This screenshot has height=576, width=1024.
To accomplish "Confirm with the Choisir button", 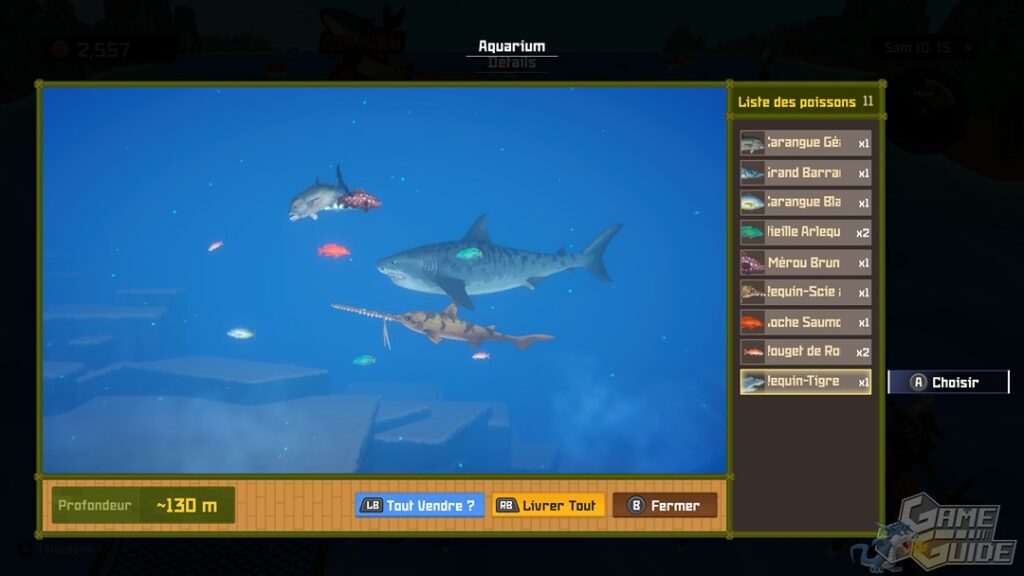I will (948, 382).
